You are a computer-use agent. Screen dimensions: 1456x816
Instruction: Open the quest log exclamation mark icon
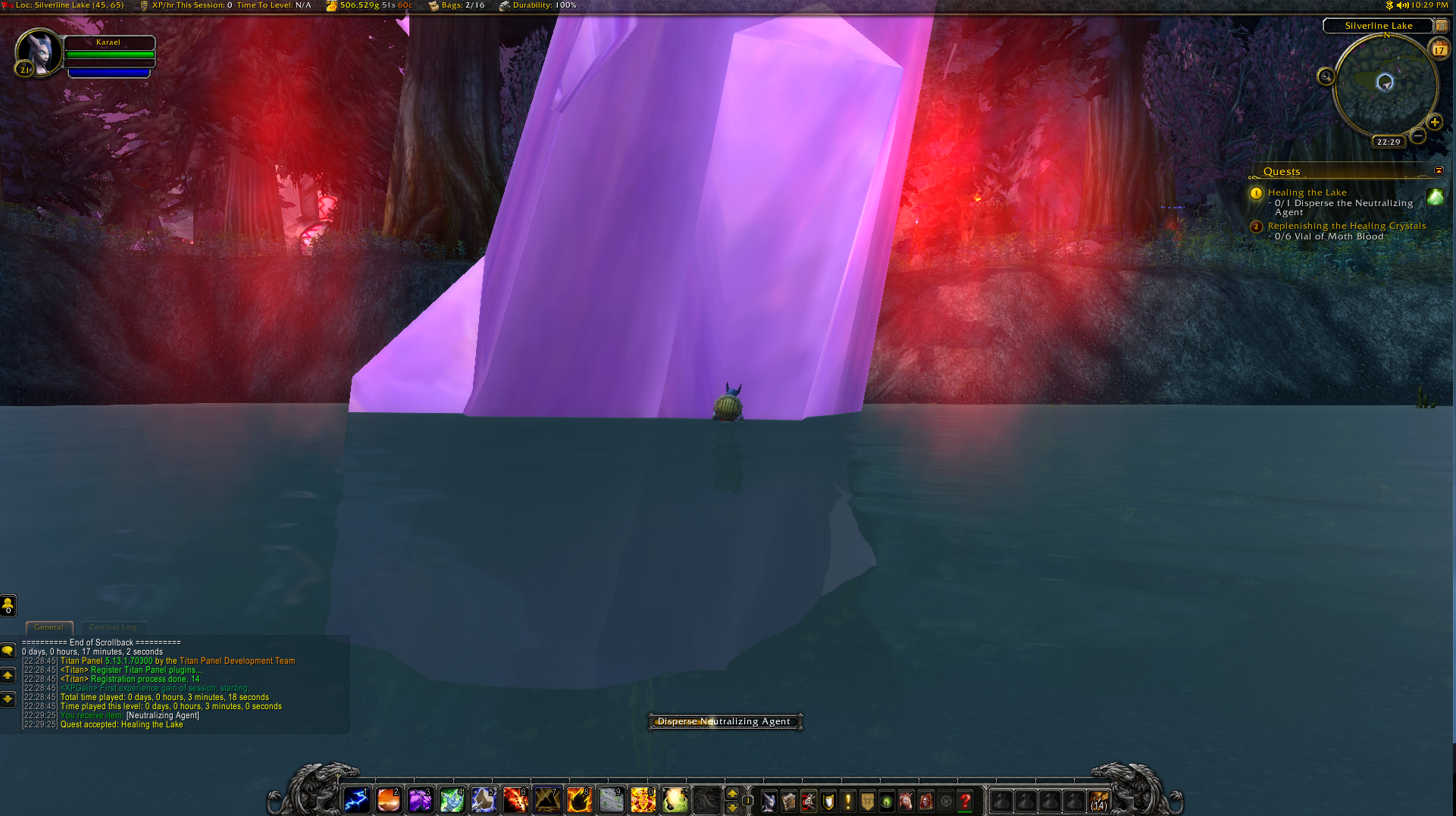click(847, 801)
